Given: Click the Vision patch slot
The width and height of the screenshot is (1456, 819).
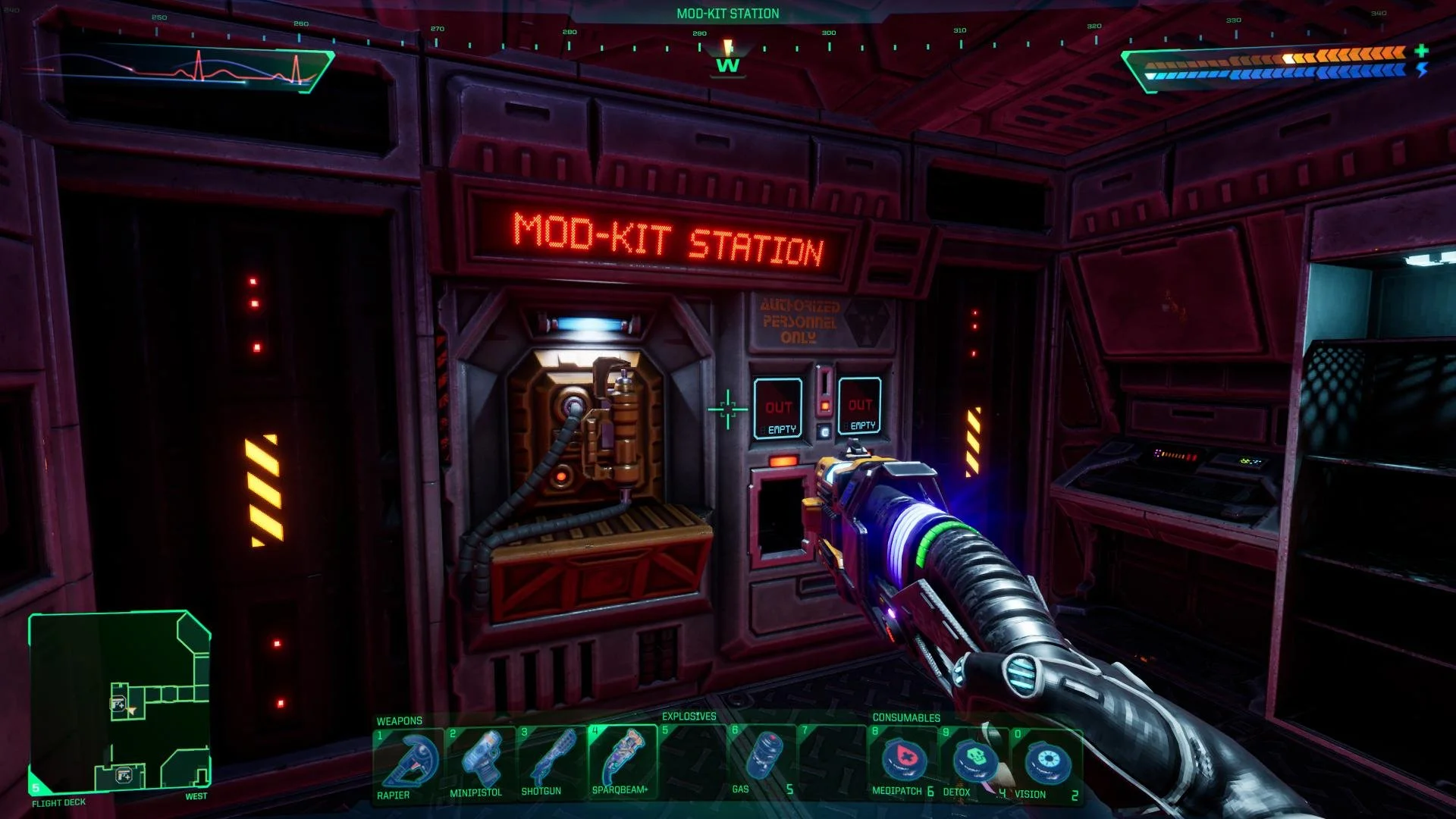Looking at the screenshot, I should 1046,762.
